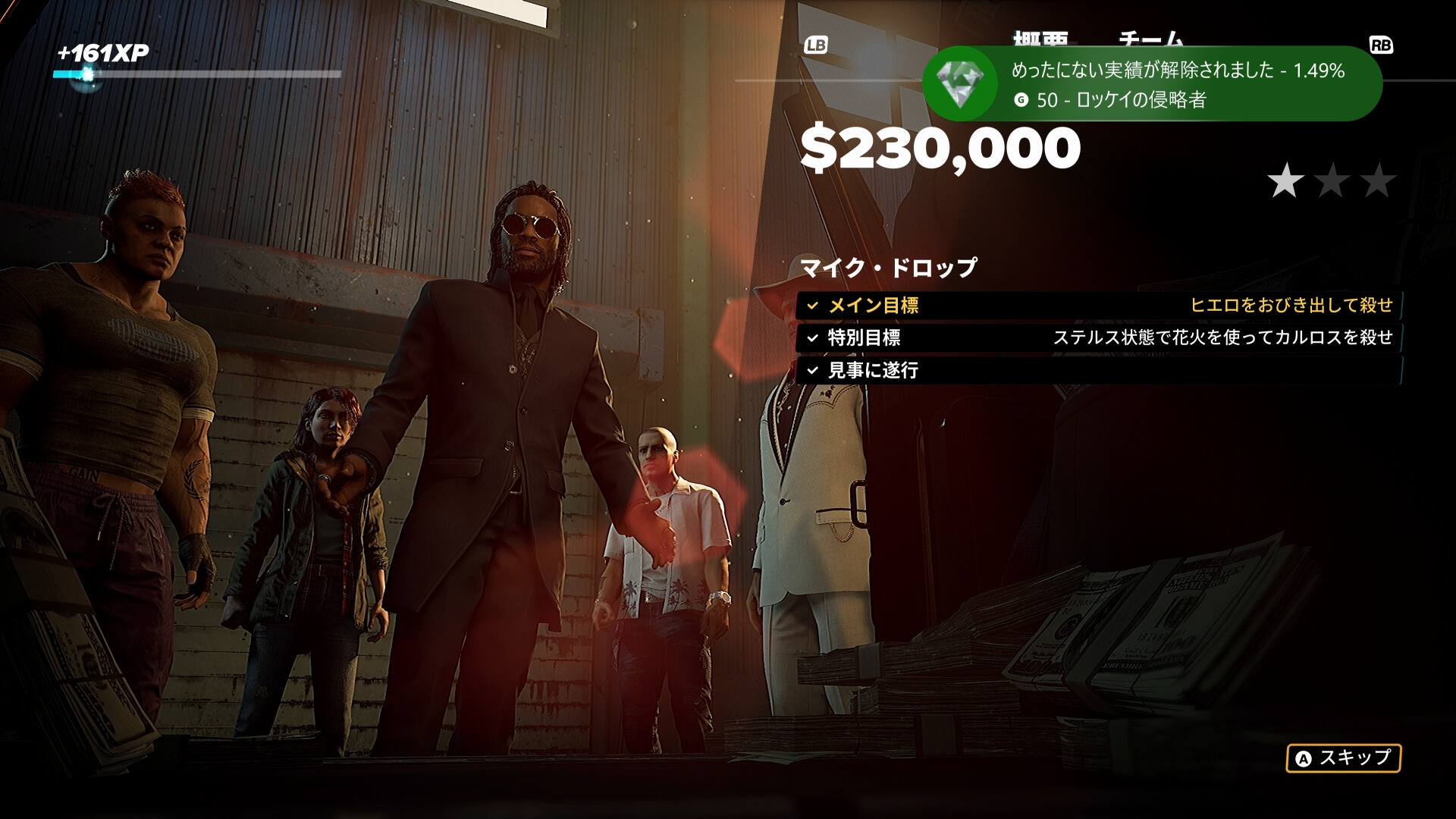Viewport: 1456px width, 819px height.
Task: Skip the results screen with スキップ
Action: coord(1343,758)
